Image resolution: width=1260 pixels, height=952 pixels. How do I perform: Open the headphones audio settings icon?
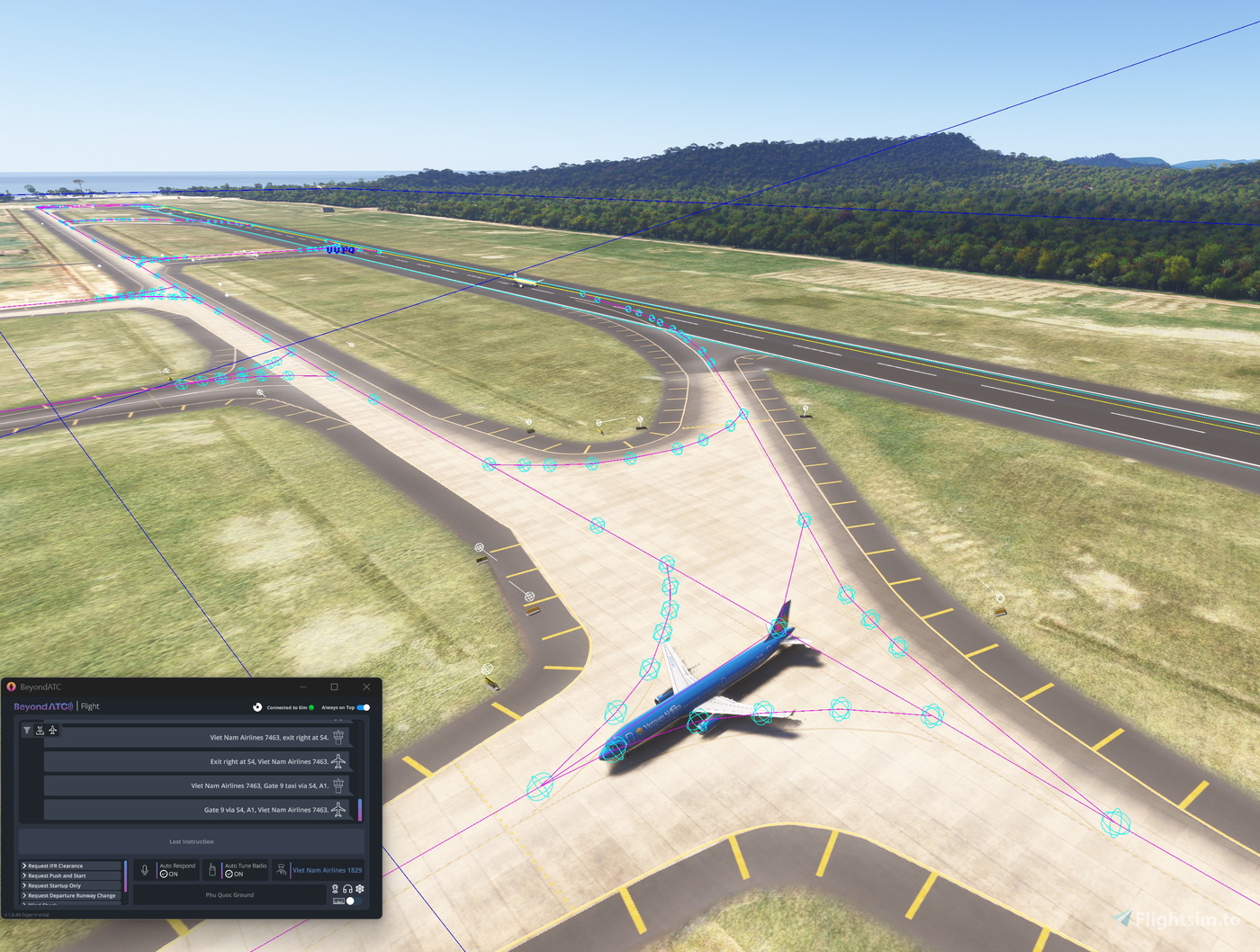click(347, 889)
